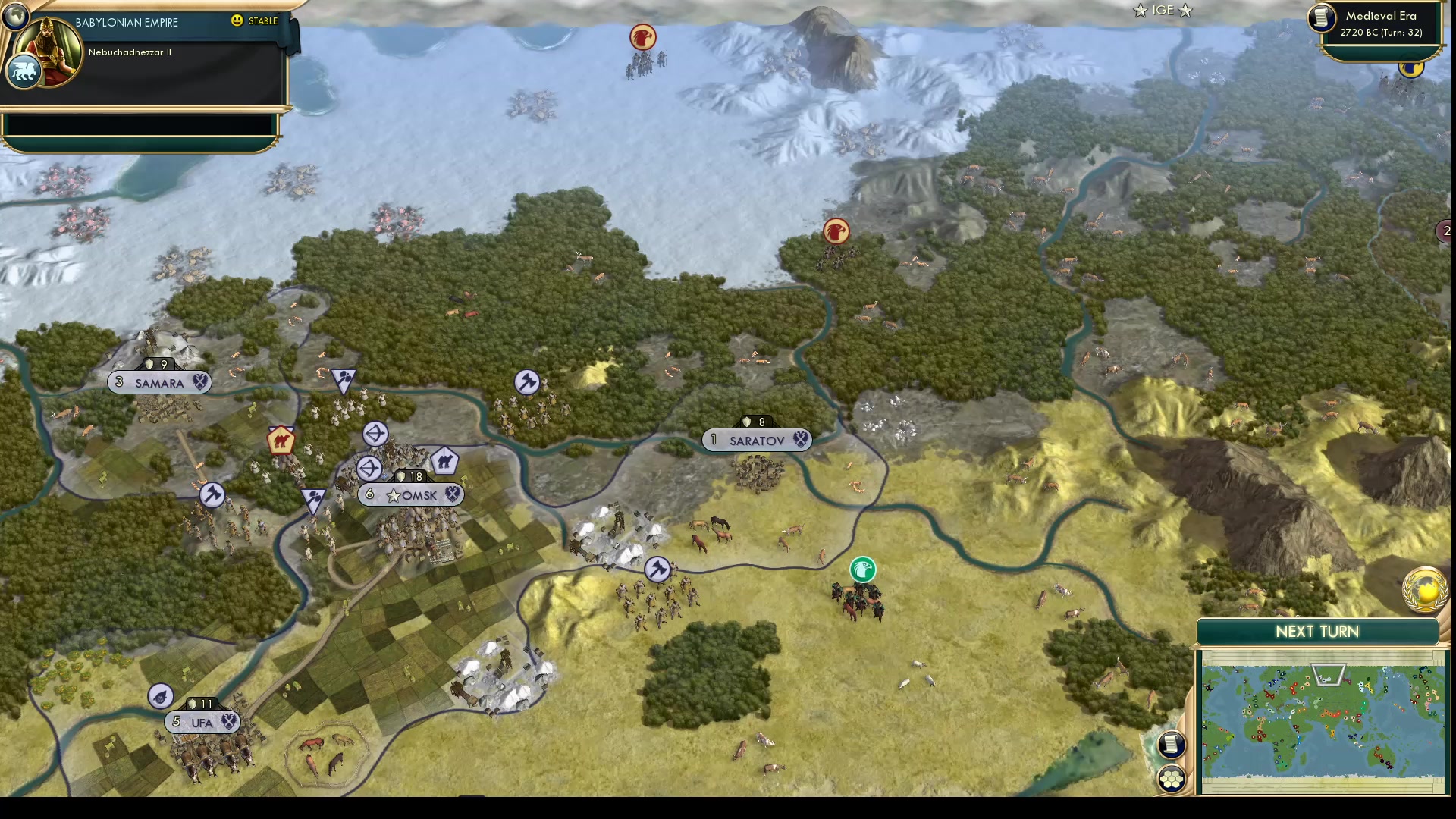
Task: Click the Ufa city banner
Action: (201, 723)
